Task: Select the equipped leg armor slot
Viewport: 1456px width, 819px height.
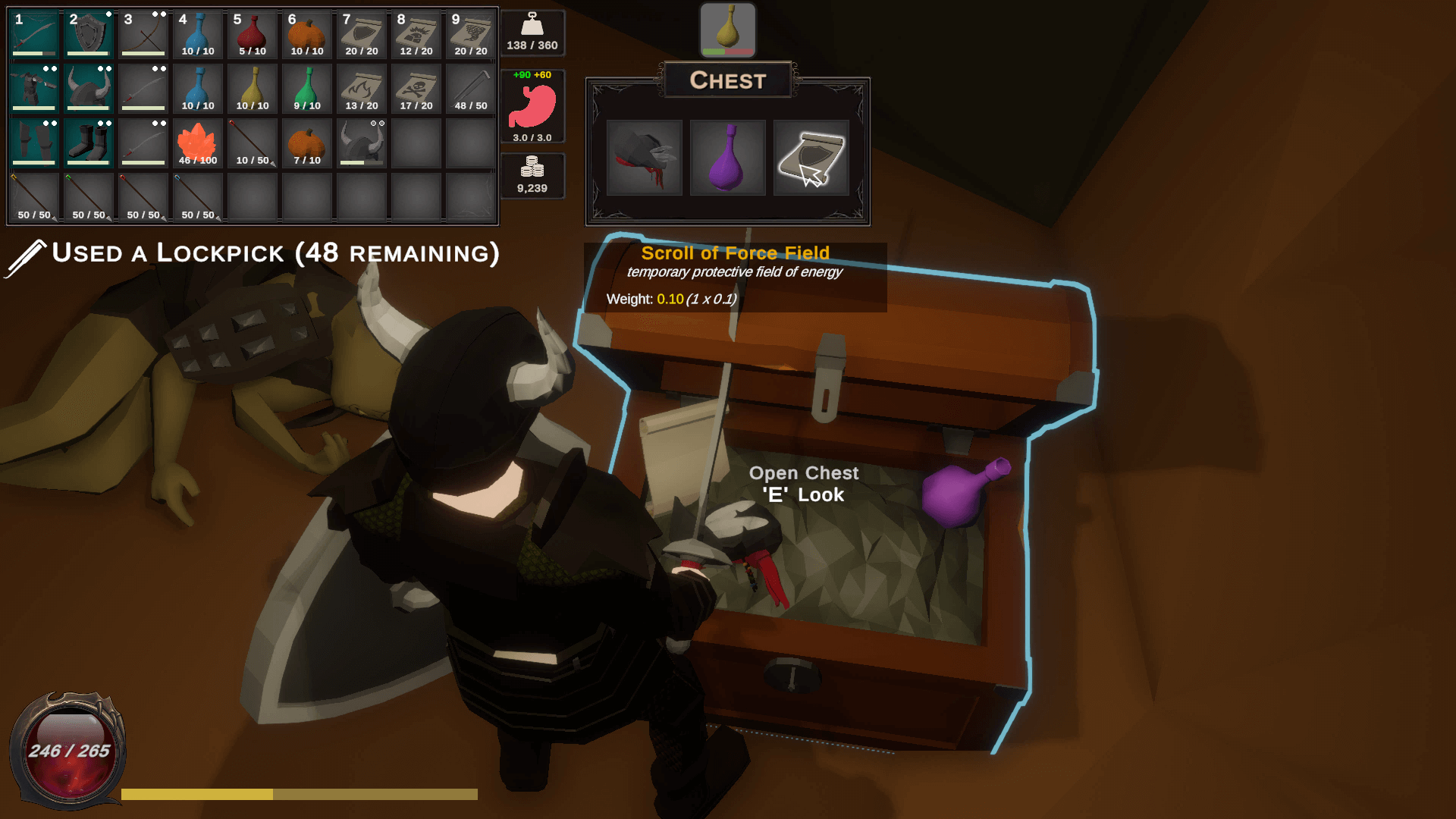Action: click(x=34, y=143)
